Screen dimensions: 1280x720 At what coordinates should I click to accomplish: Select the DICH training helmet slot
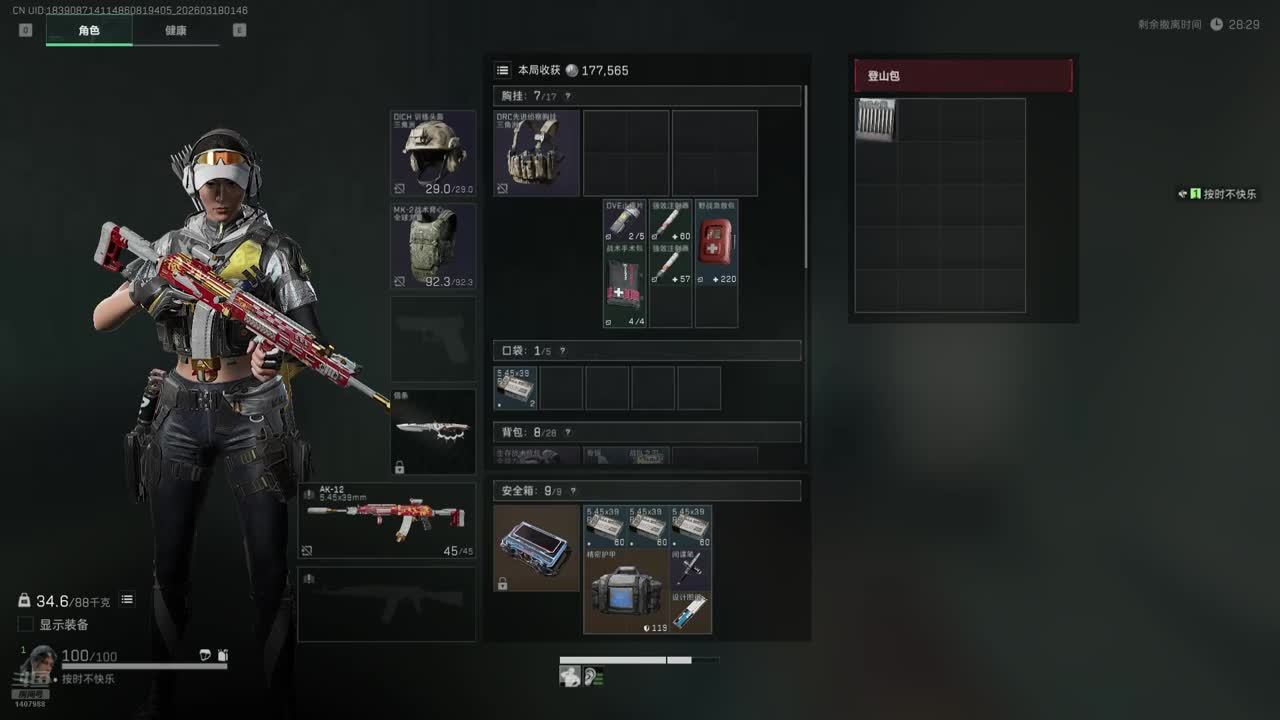coord(433,153)
